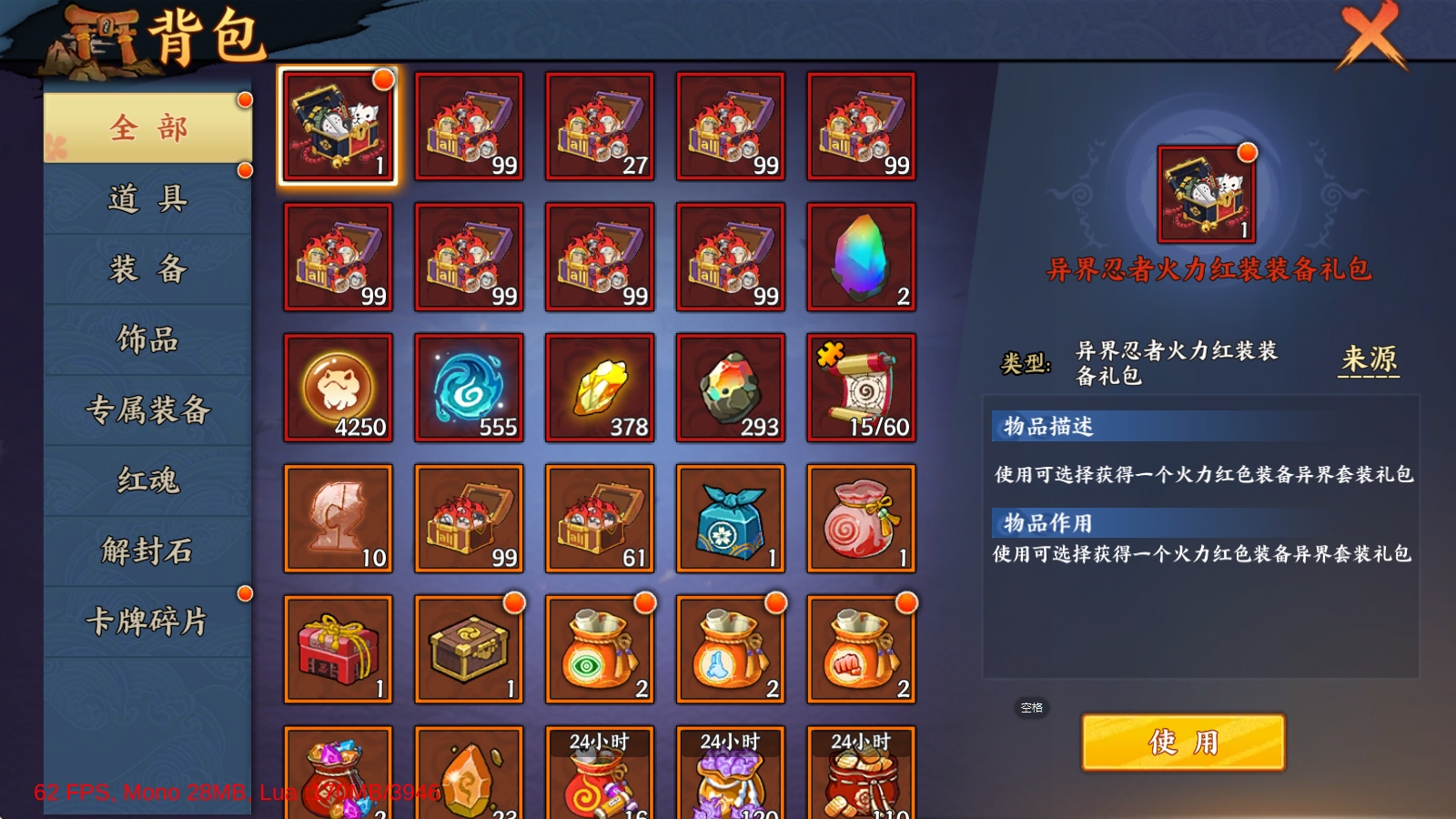The width and height of the screenshot is (1456, 819).
Task: Select the rainbow crystal stone item
Action: pyautogui.click(x=862, y=256)
